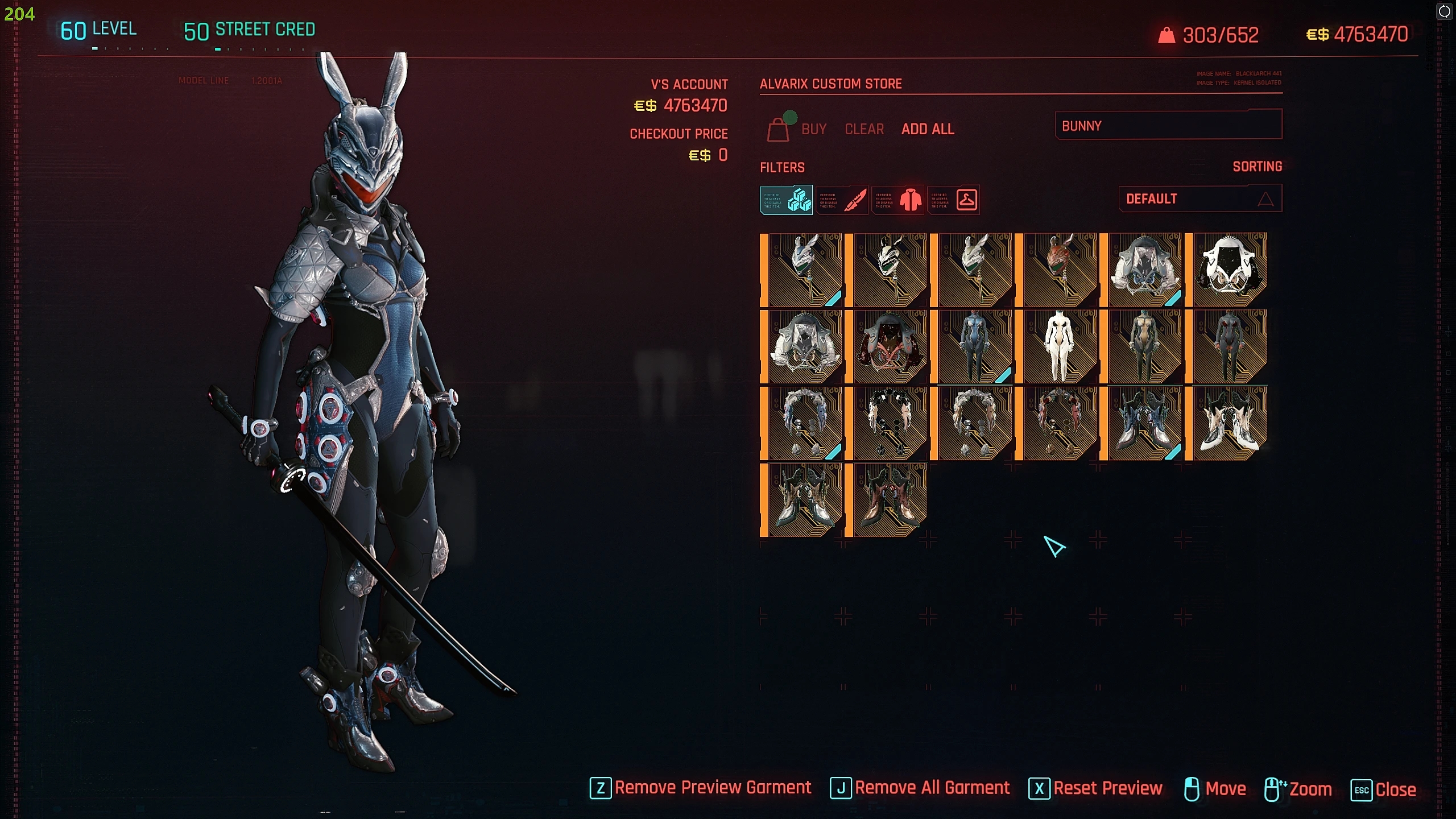Select the white boots item
This screenshot has height=819, width=1456.
(x=1227, y=423)
